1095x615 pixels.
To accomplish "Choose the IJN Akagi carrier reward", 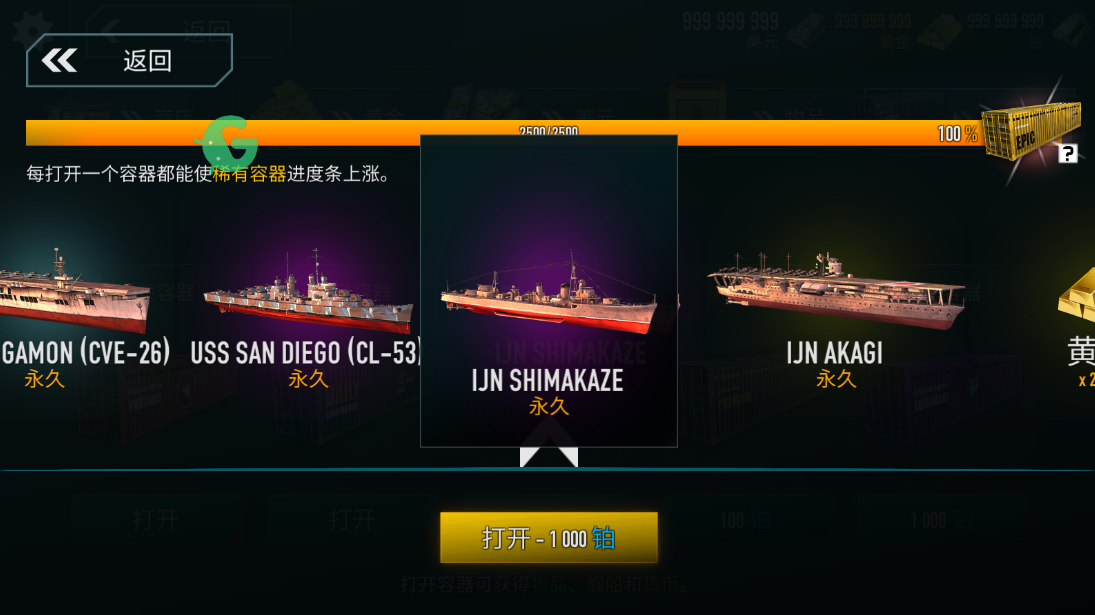I will click(x=835, y=310).
